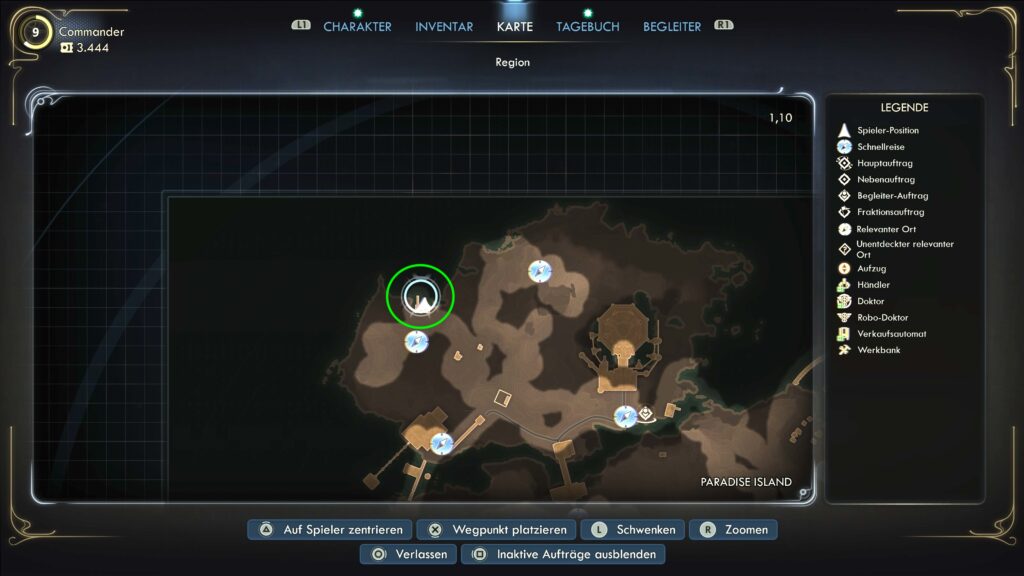This screenshot has height=576, width=1024.
Task: Switch to the Charakter tab
Action: coord(357,27)
